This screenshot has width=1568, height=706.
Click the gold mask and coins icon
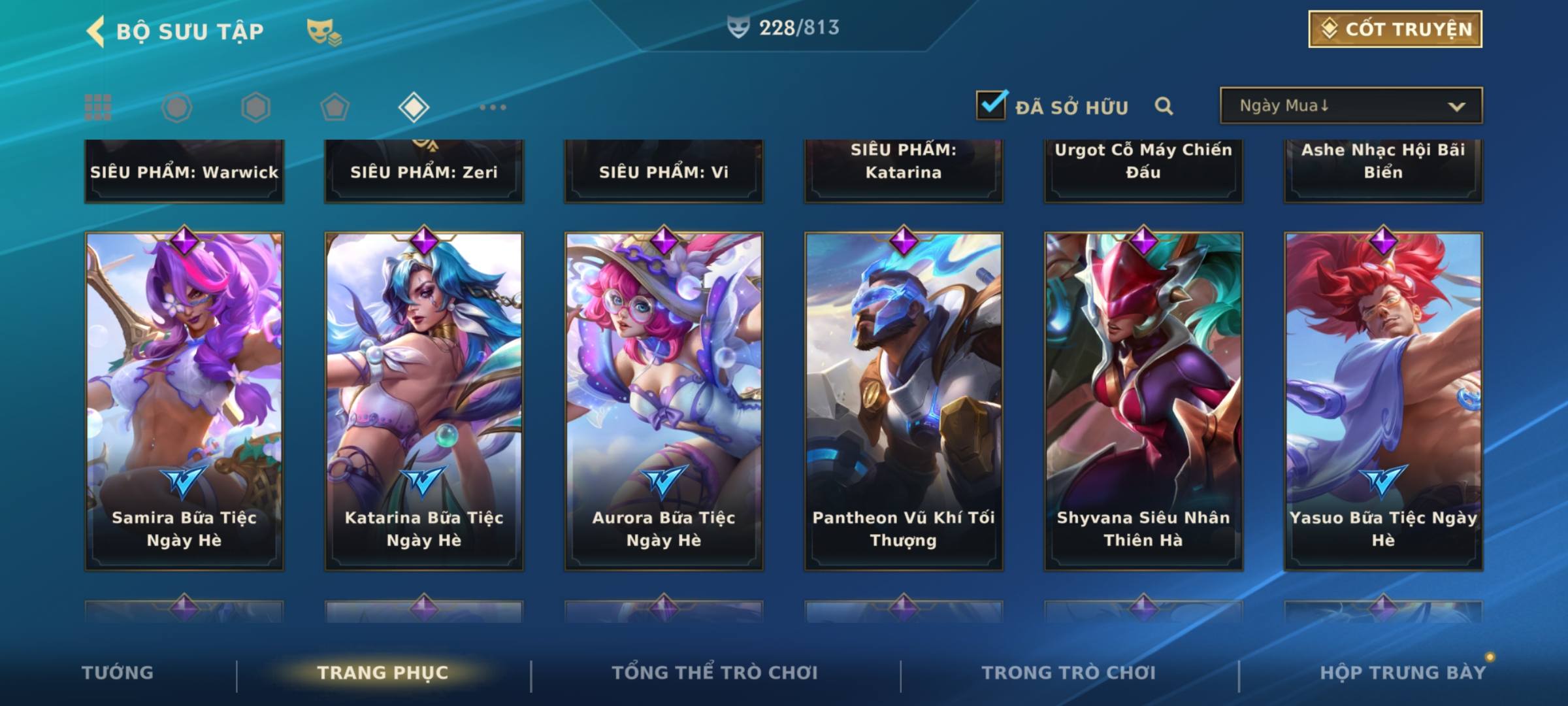click(x=323, y=31)
